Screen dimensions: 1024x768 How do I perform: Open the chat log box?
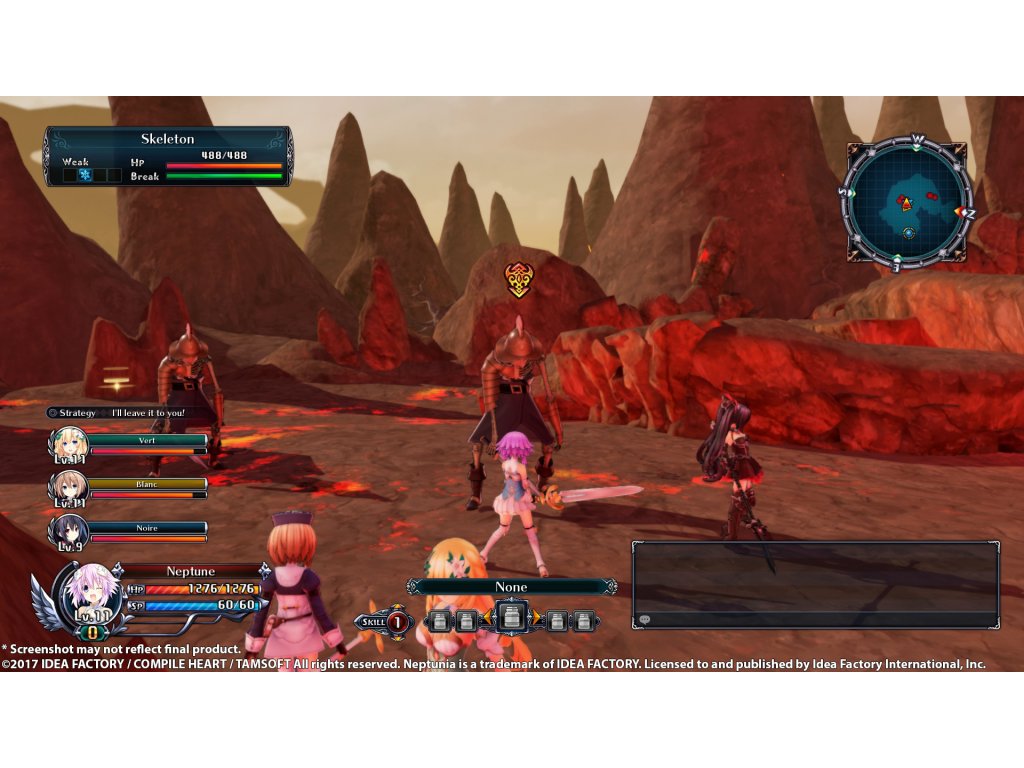point(814,585)
